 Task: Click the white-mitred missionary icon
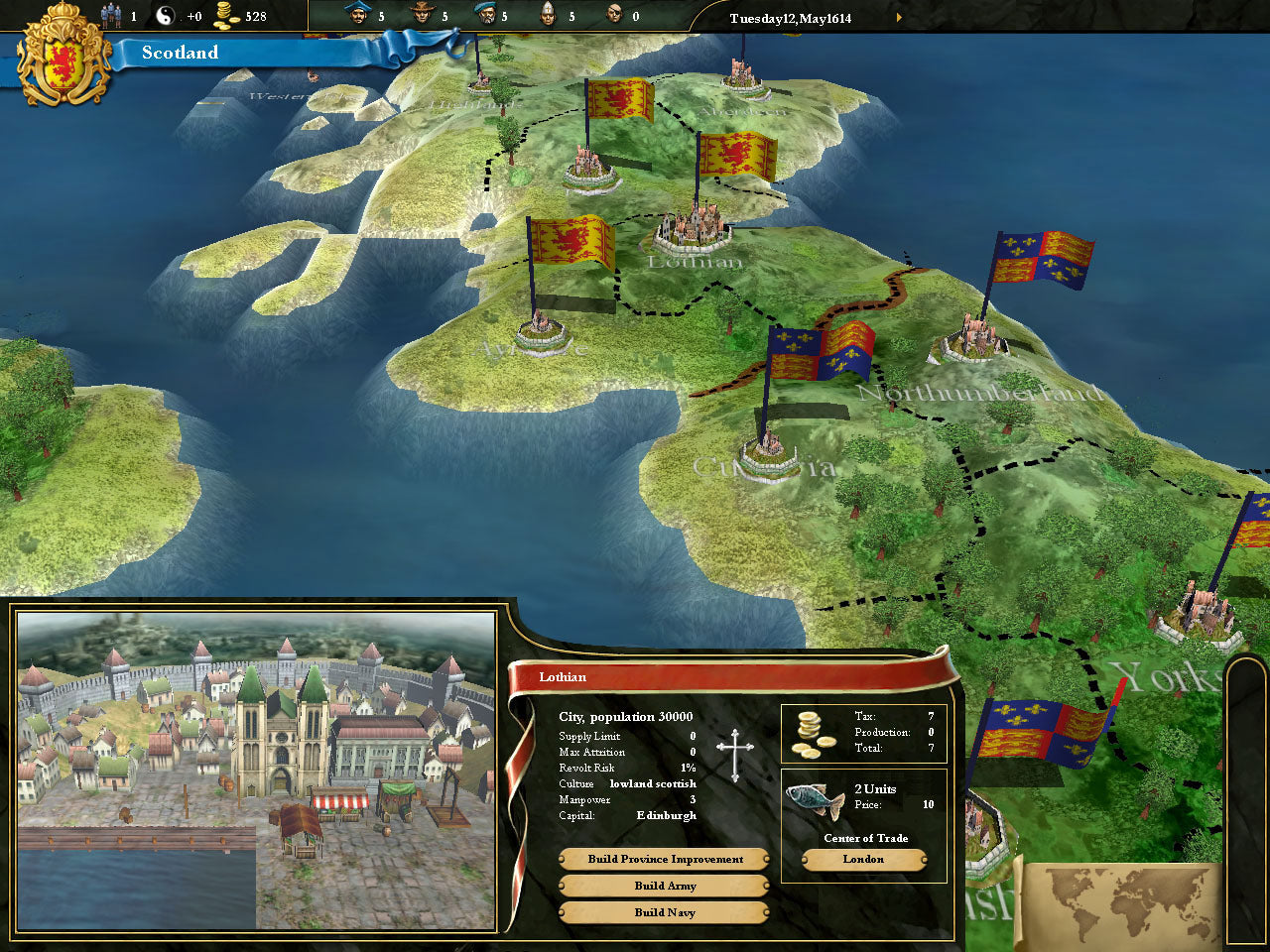pos(548,15)
